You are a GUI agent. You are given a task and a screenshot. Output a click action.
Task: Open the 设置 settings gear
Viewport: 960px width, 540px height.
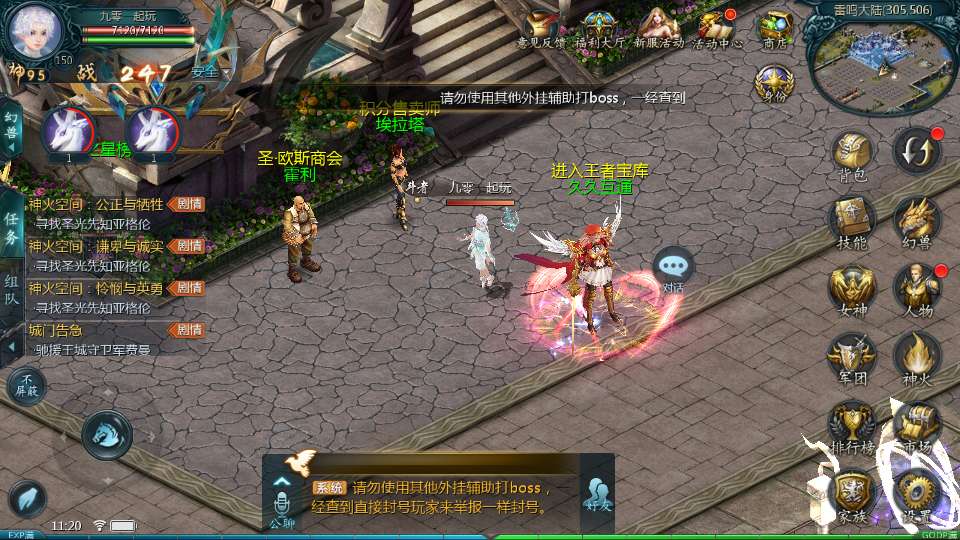914,493
